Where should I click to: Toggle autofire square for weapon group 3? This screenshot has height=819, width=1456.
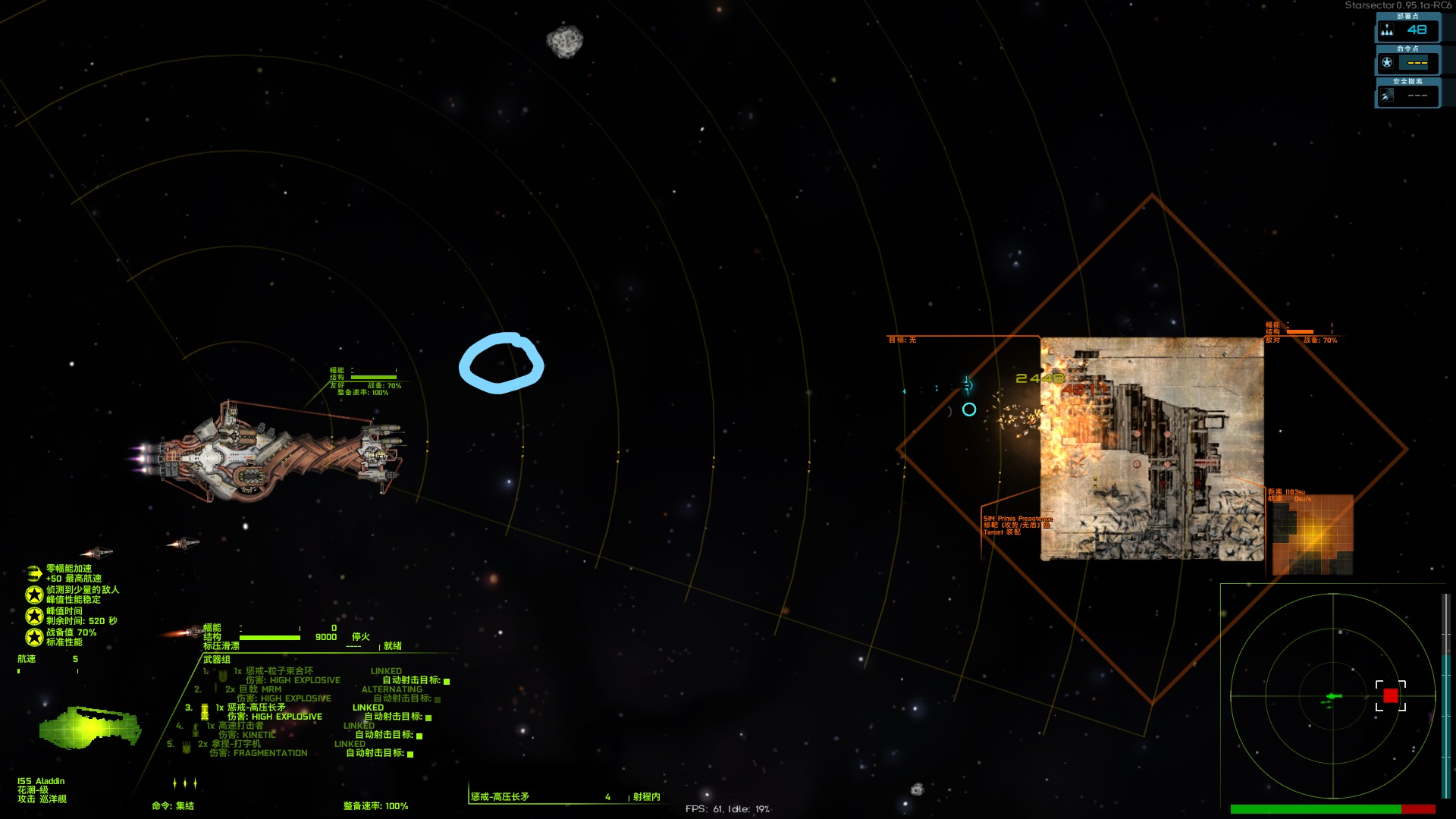[x=428, y=717]
